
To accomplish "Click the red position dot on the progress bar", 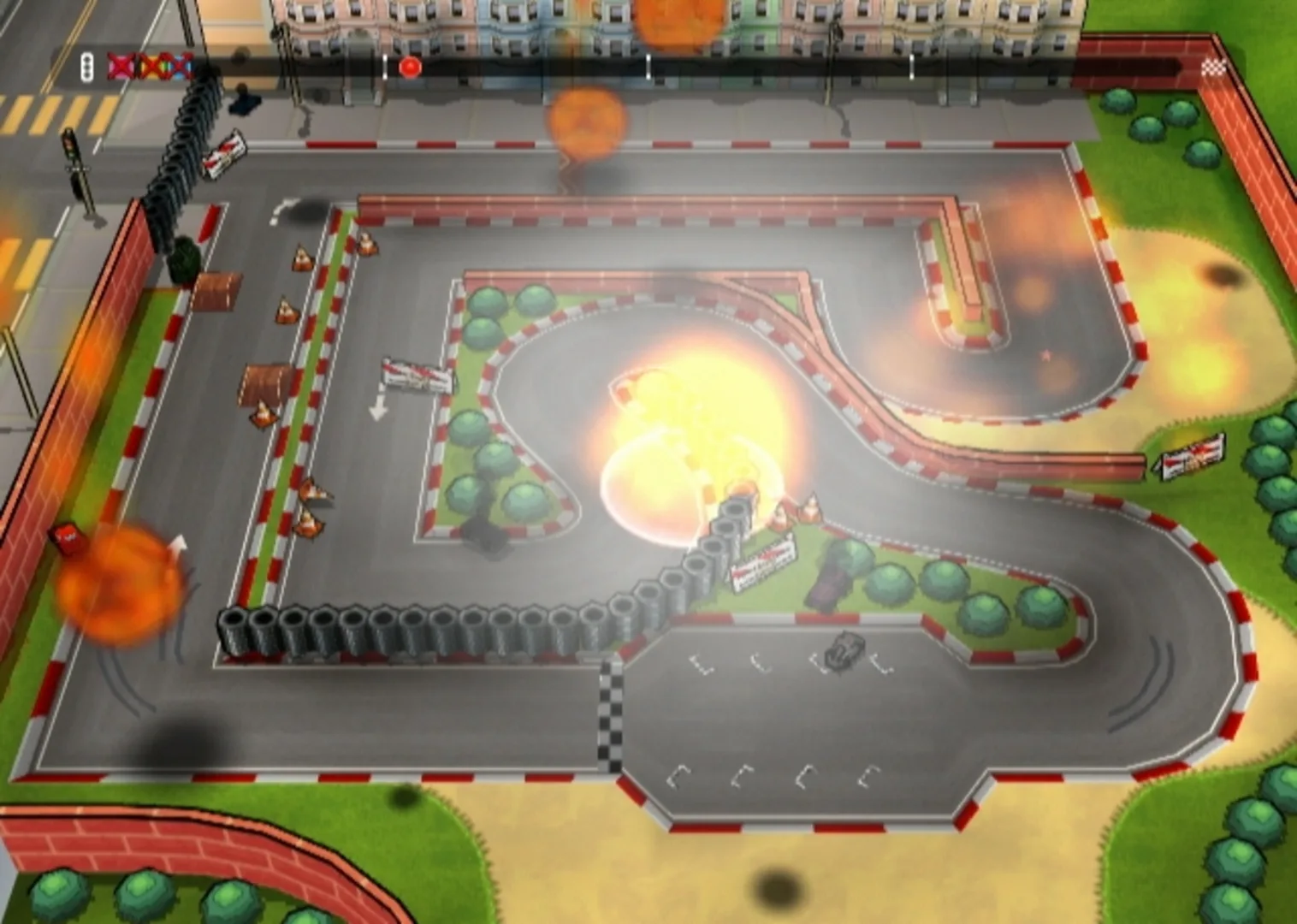I will 410,66.
